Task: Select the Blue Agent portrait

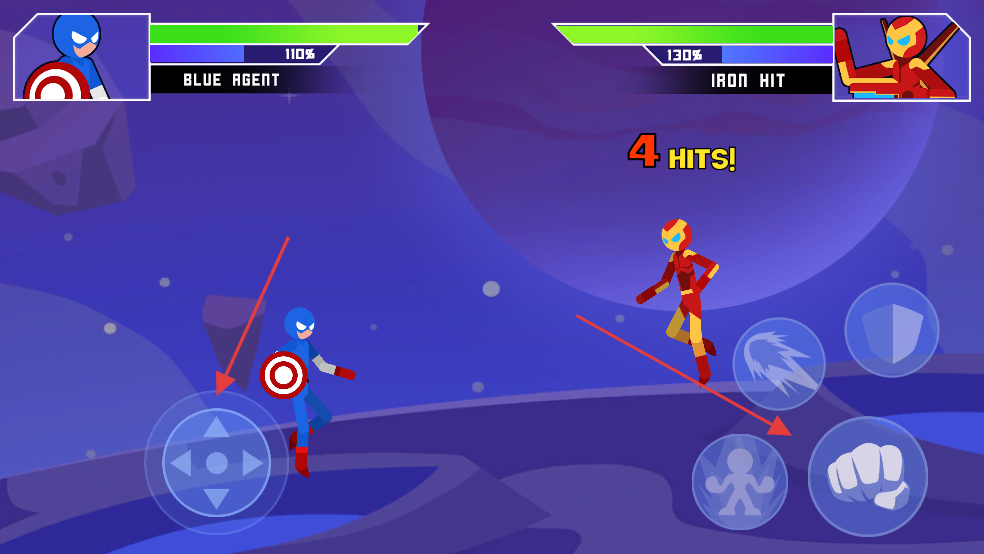Action: click(x=82, y=57)
